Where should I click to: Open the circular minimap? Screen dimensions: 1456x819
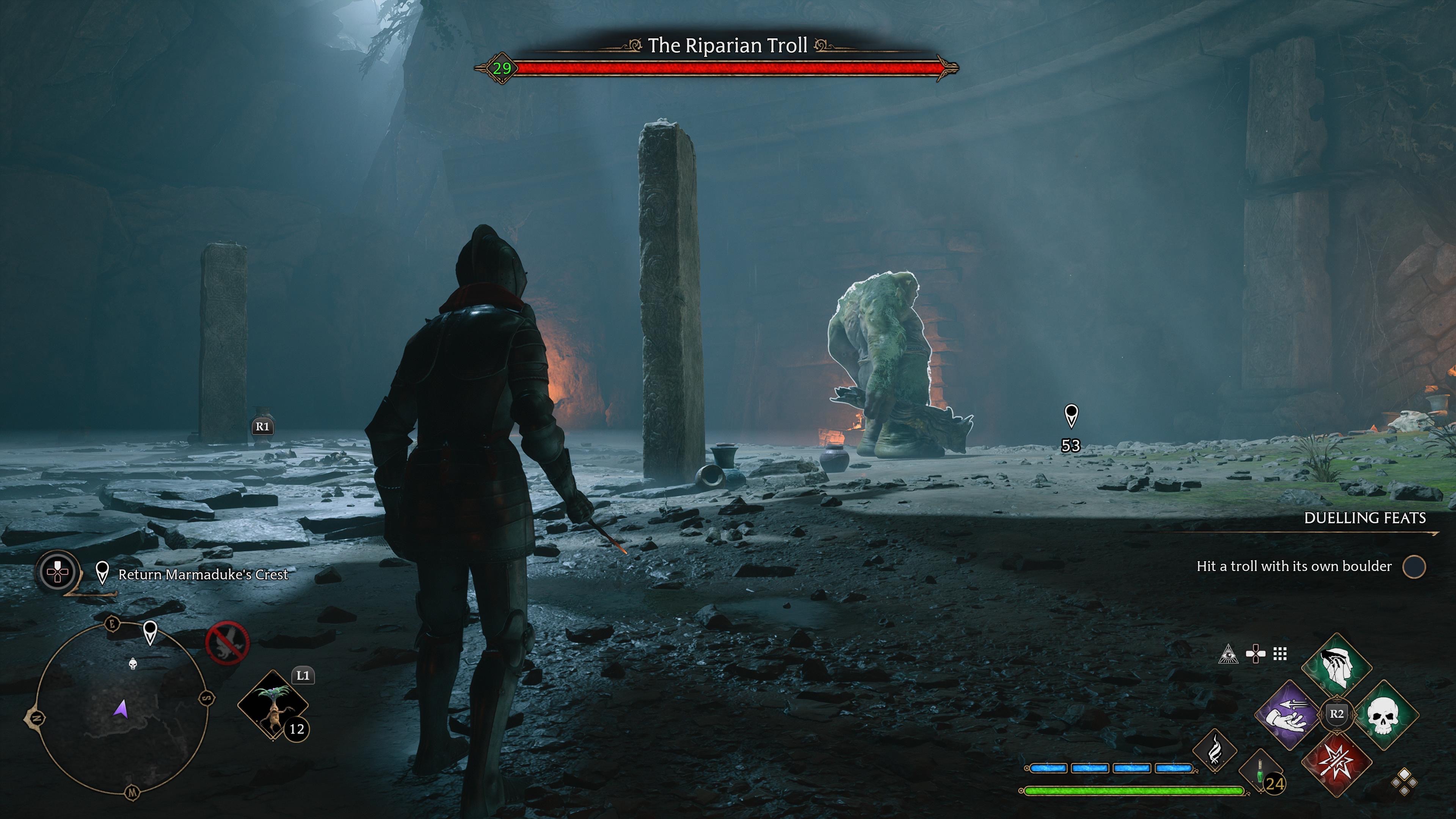click(121, 709)
